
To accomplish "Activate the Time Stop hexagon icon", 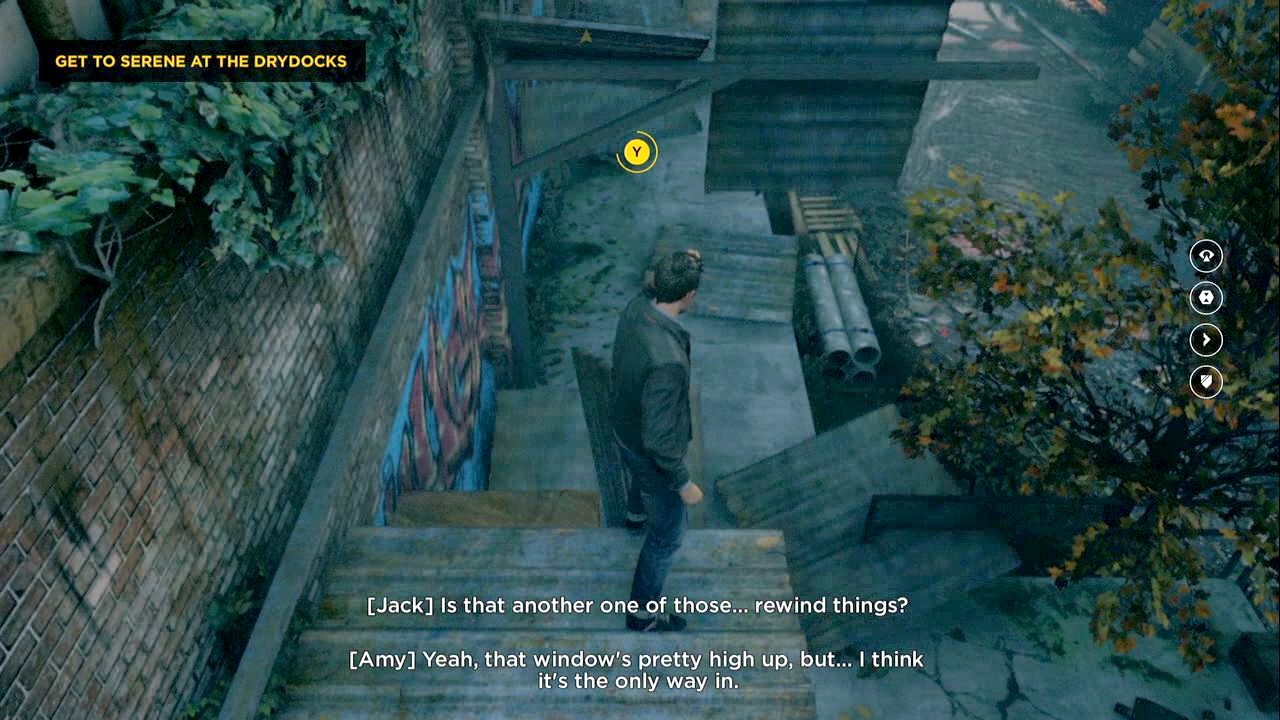I will (1205, 299).
